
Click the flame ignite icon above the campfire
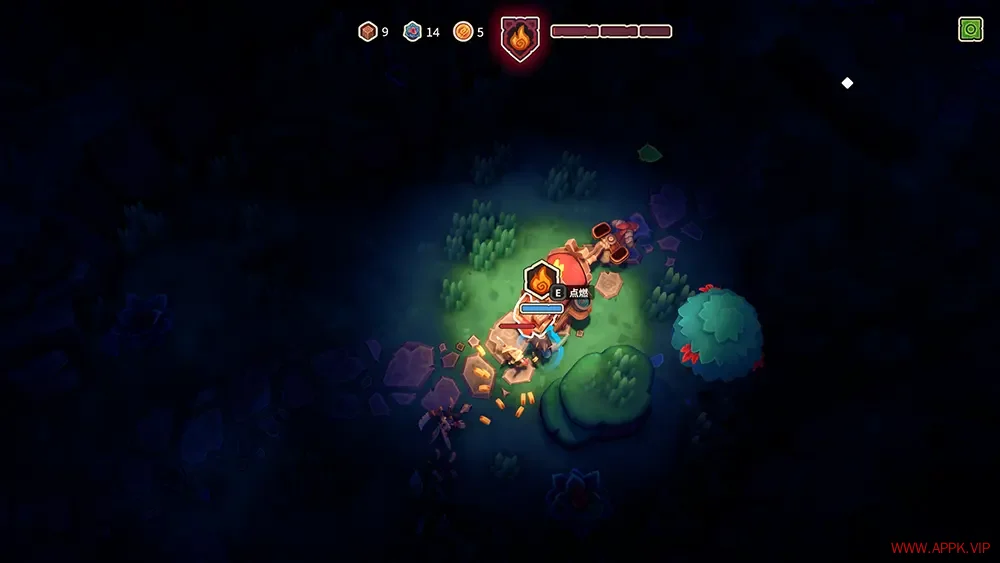[541, 278]
